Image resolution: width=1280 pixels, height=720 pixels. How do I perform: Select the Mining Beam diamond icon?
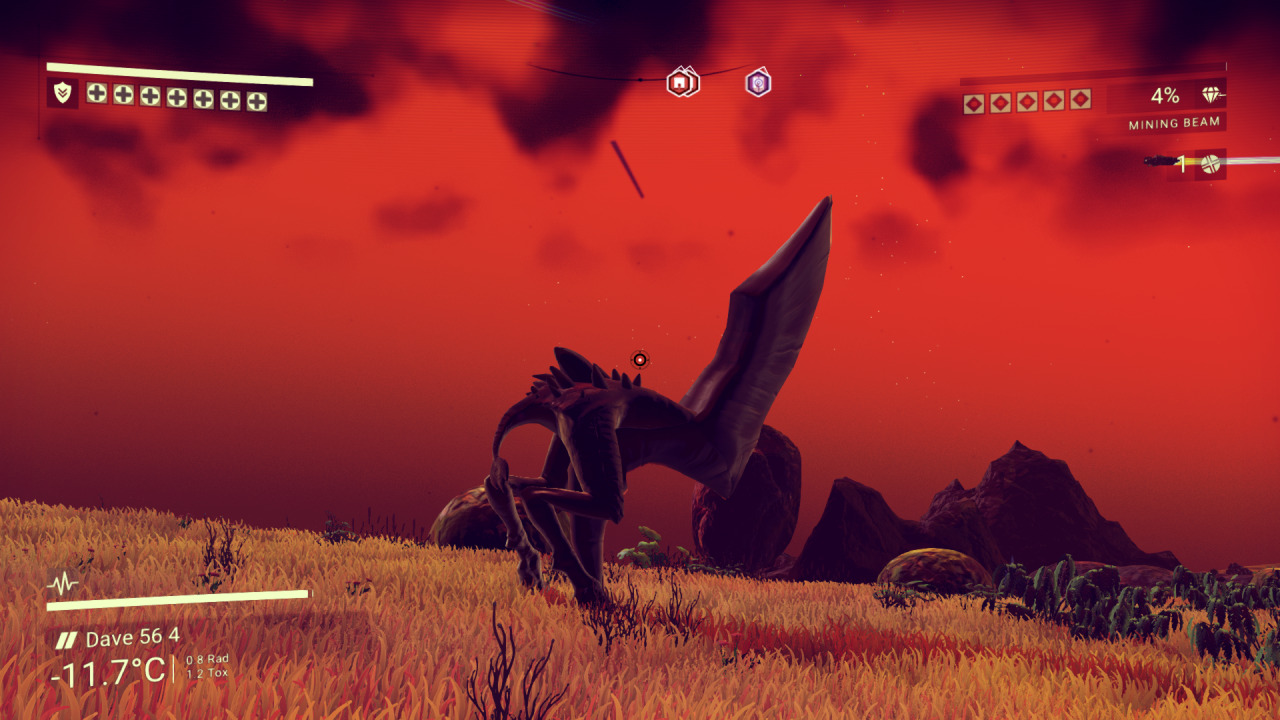coord(1213,96)
